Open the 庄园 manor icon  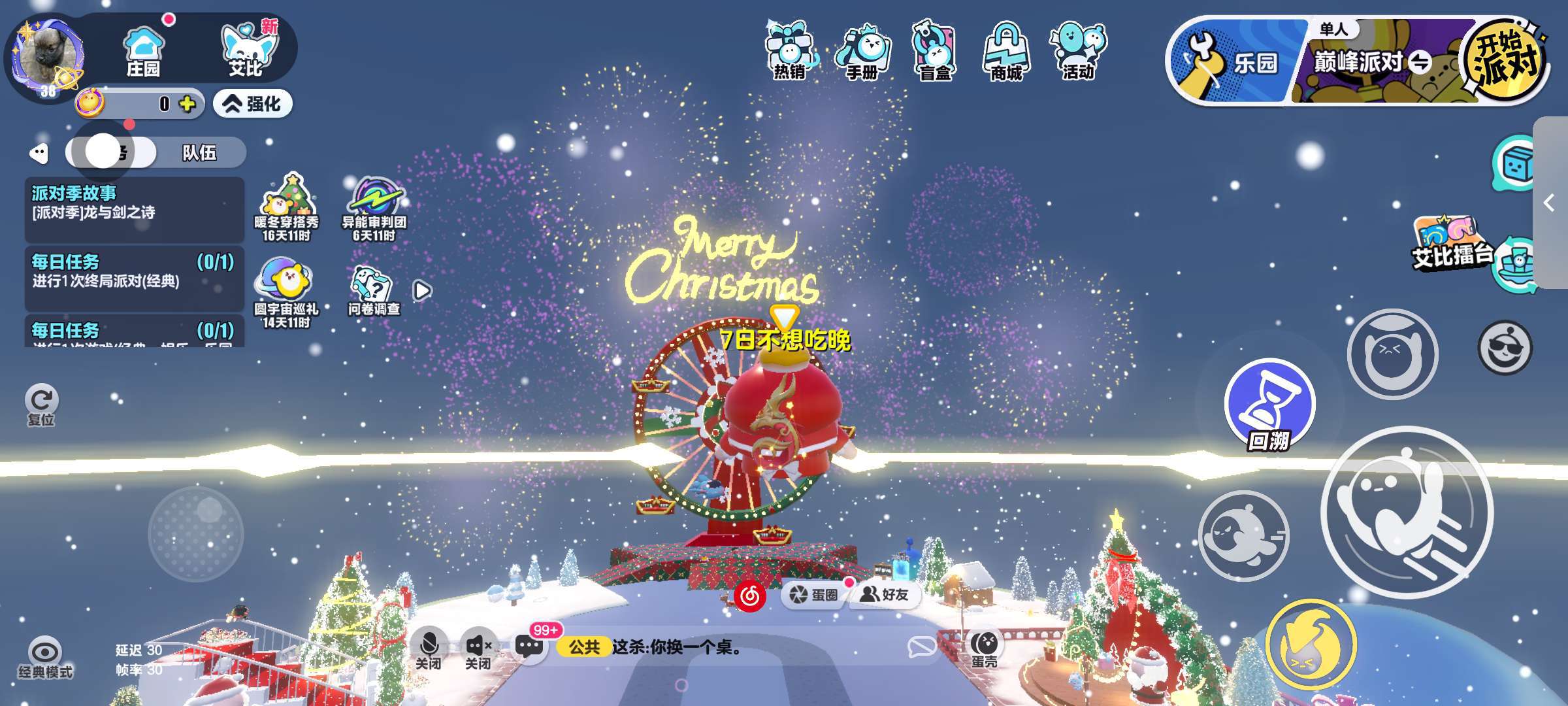(x=143, y=51)
